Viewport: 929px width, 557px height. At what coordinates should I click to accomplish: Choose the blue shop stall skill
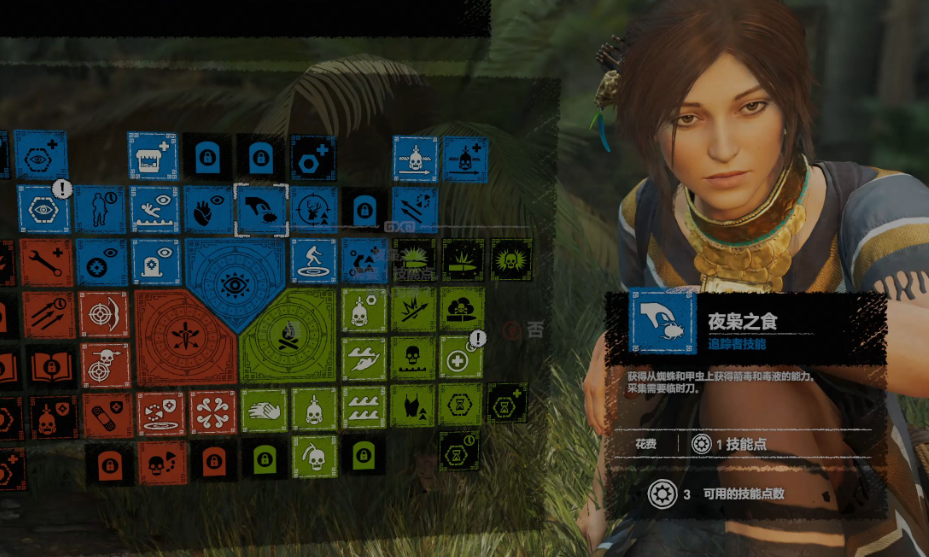click(x=152, y=157)
